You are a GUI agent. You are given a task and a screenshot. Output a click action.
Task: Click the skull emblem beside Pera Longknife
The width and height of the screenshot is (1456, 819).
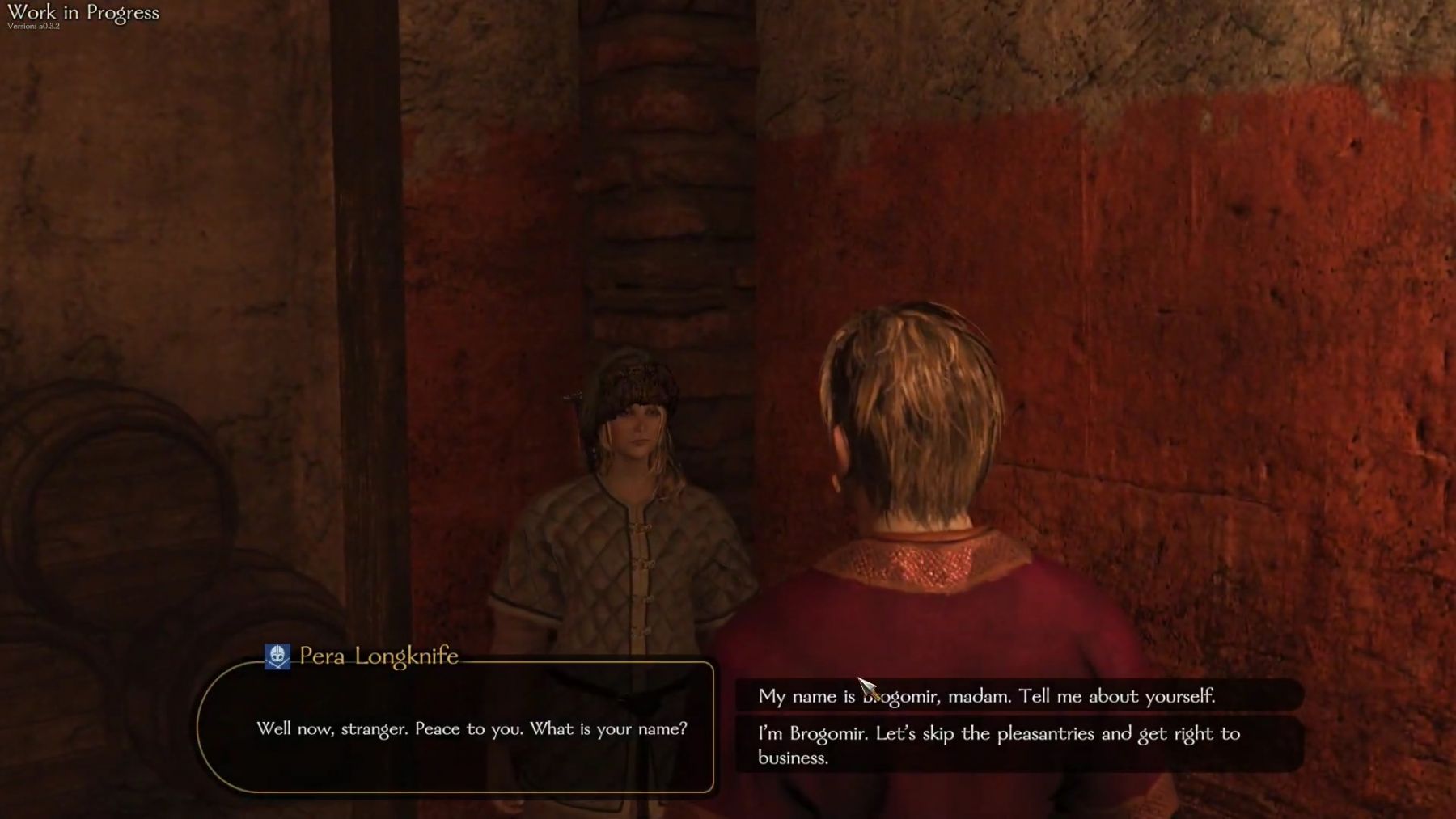click(277, 656)
